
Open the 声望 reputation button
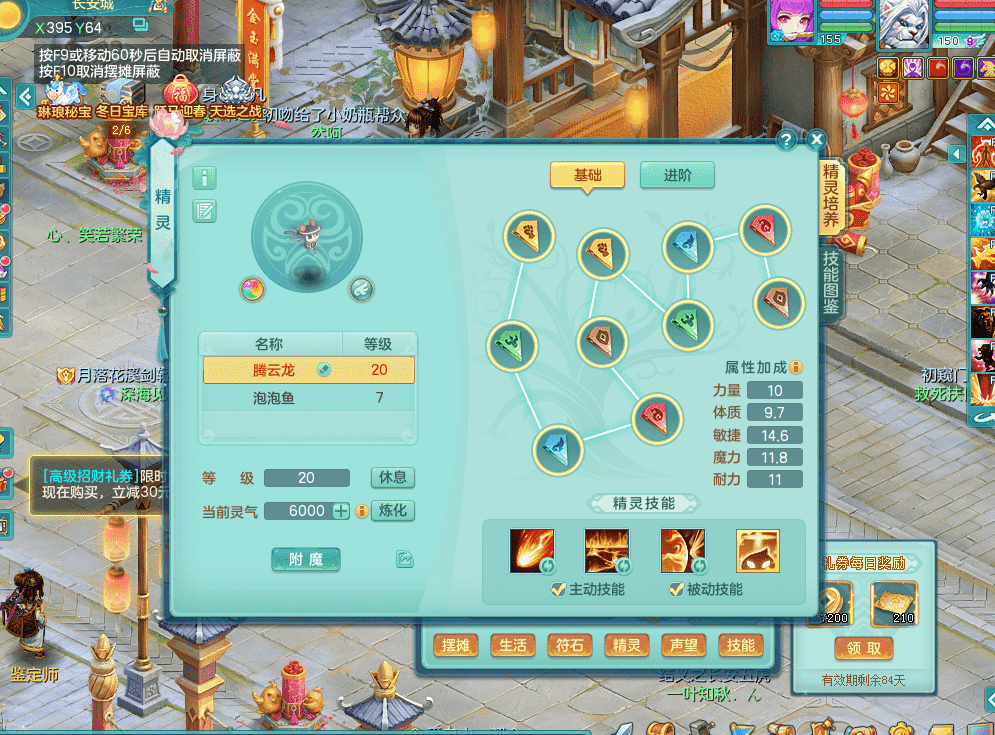(x=683, y=645)
